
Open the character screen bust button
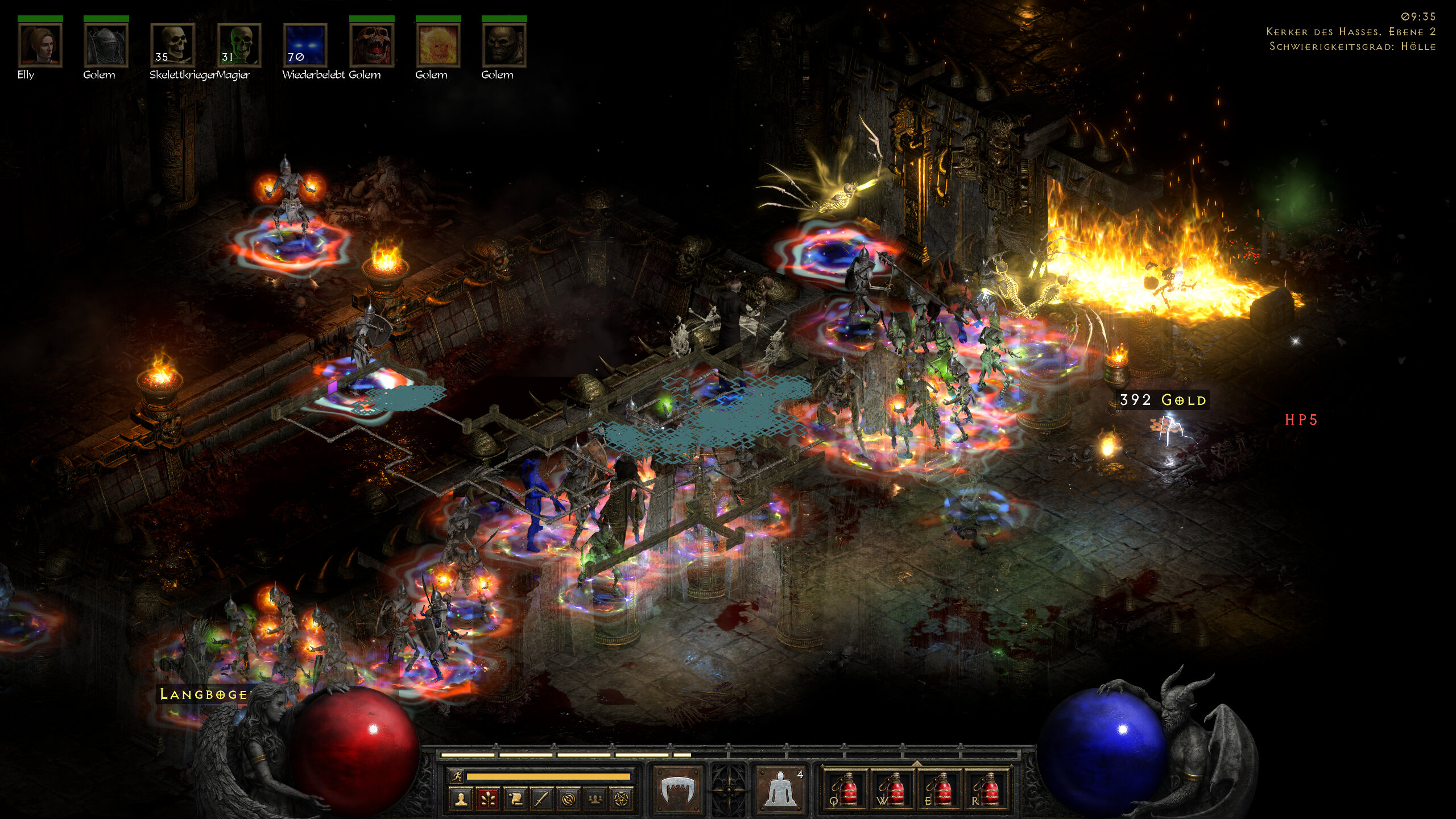tap(461, 799)
